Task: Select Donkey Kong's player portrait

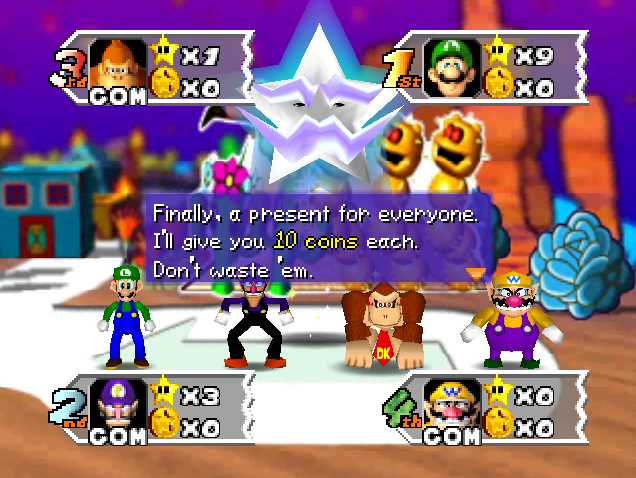Action: click(x=116, y=66)
